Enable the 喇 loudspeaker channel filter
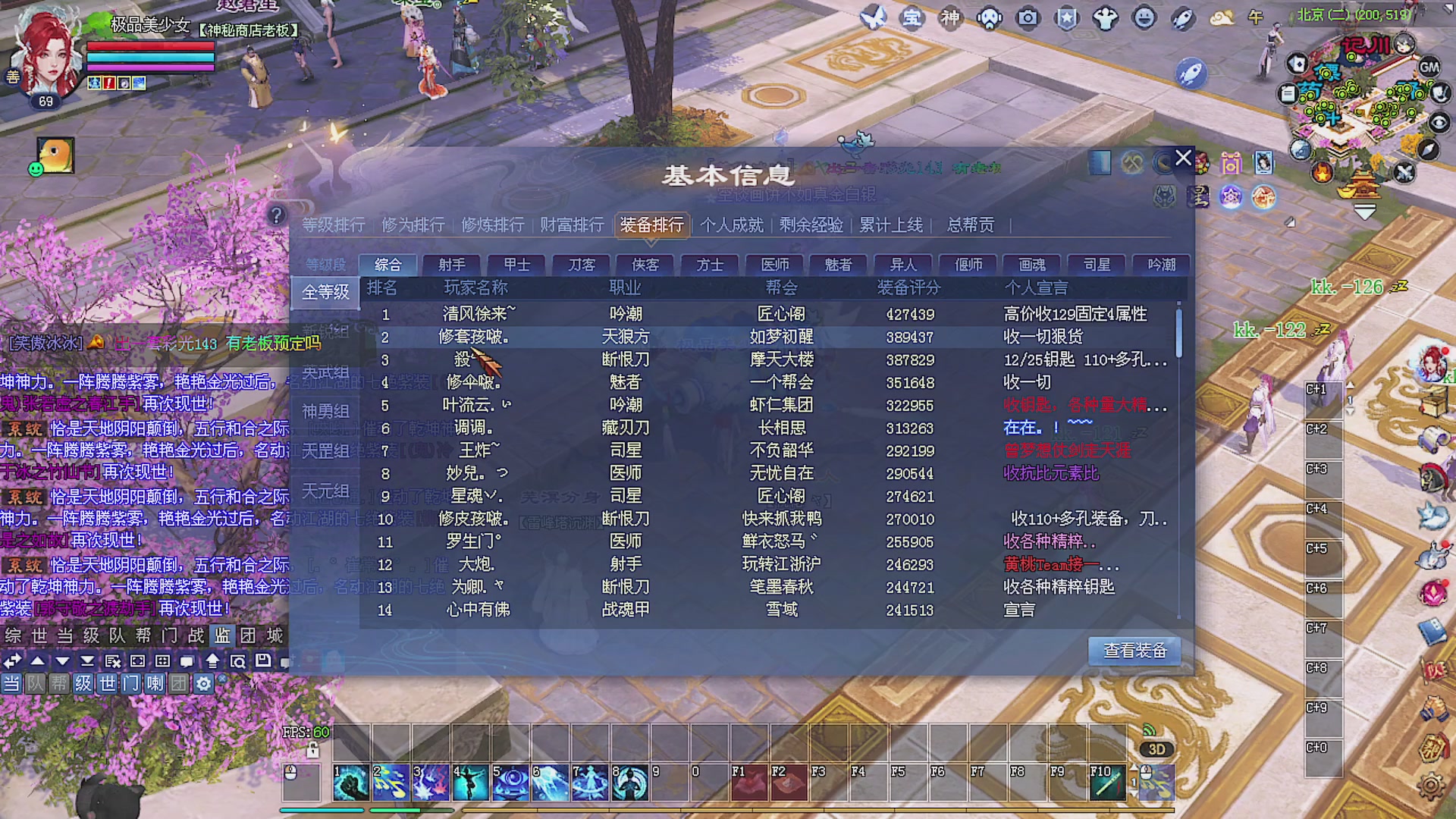 coord(155,683)
